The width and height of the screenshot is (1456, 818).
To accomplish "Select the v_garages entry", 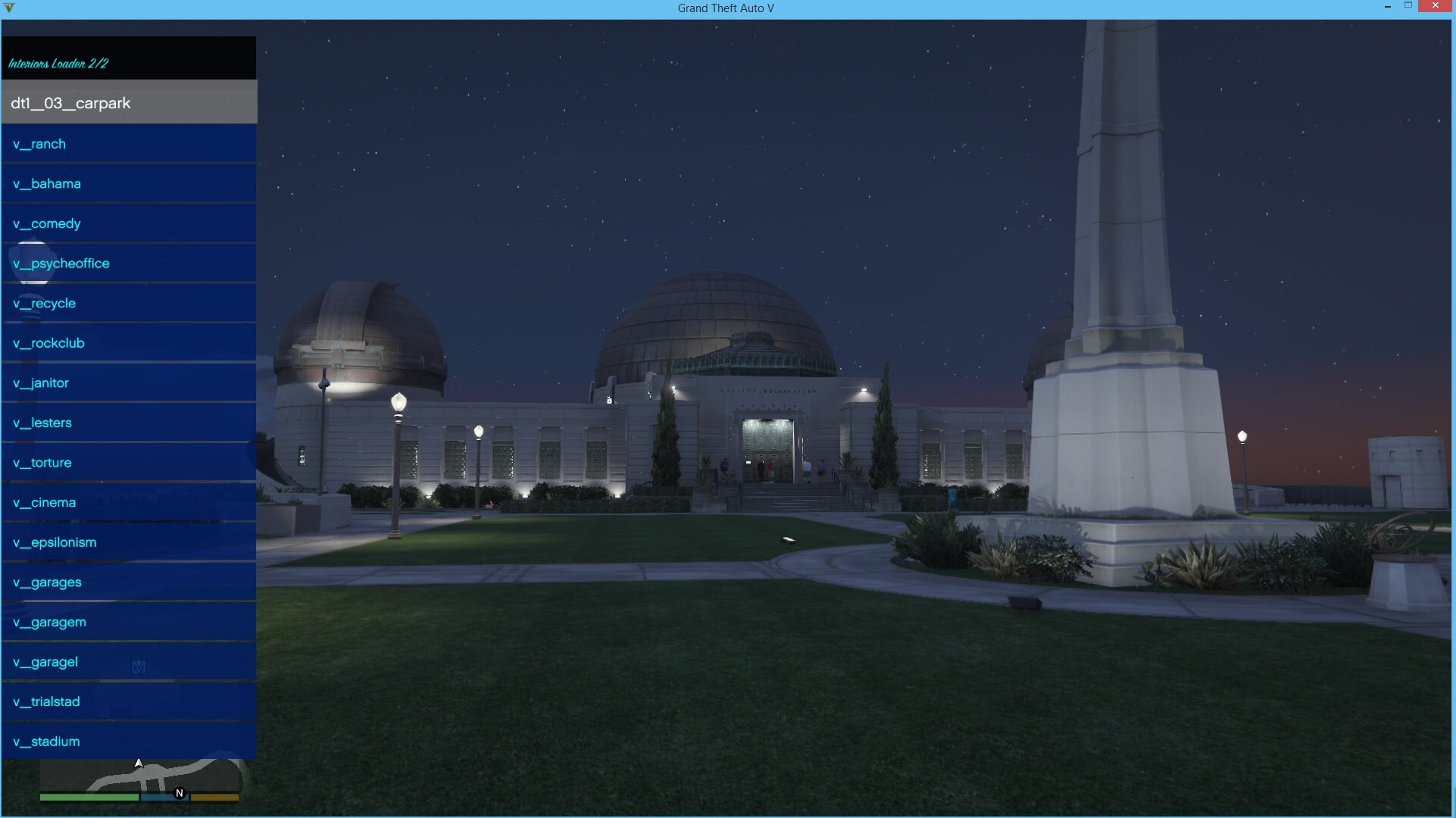I will tap(129, 582).
